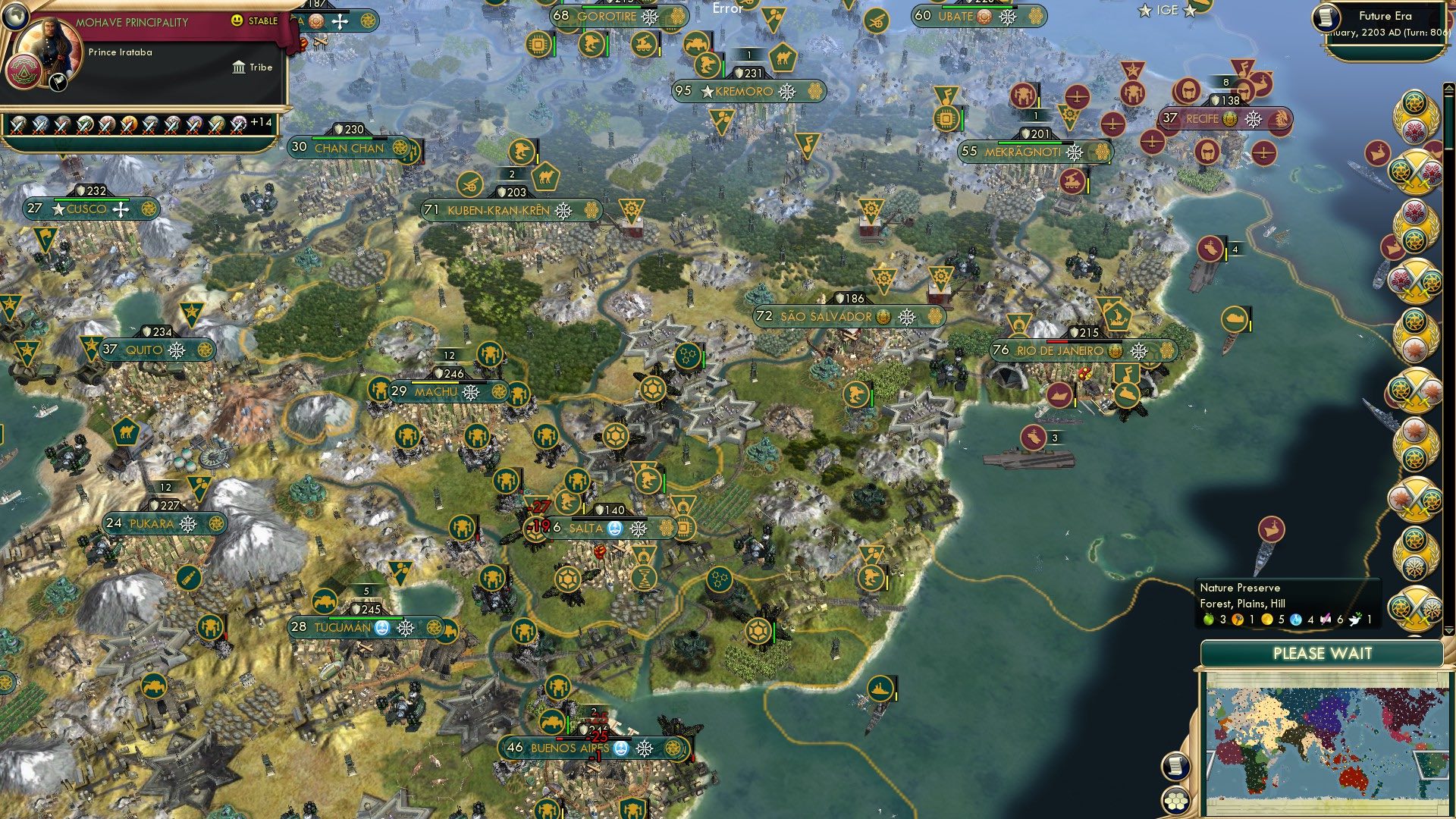Screen dimensions: 1456x819
Task: Click the spiral shell resource icon near the Mohave banner
Action: (x=315, y=22)
